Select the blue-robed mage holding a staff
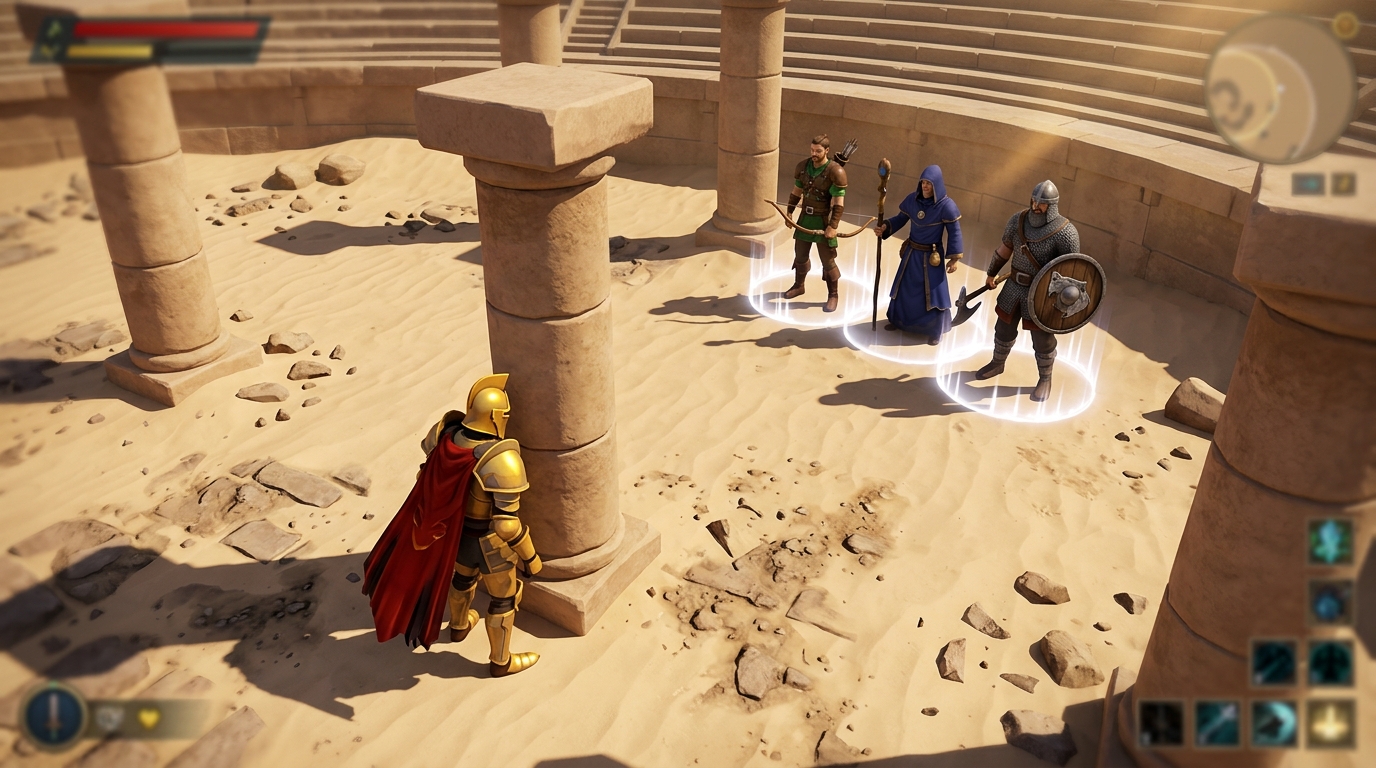1376x768 pixels. (x=925, y=250)
